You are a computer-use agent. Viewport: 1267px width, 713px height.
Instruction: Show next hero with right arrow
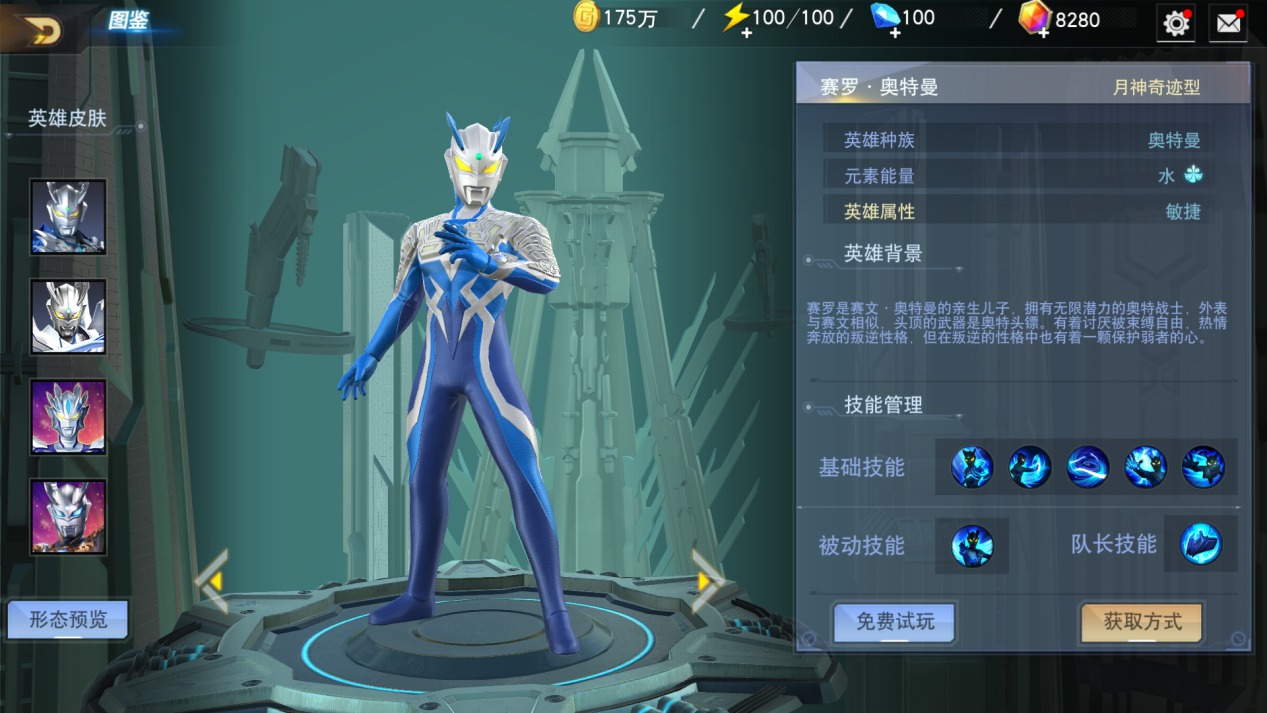pyautogui.click(x=707, y=581)
